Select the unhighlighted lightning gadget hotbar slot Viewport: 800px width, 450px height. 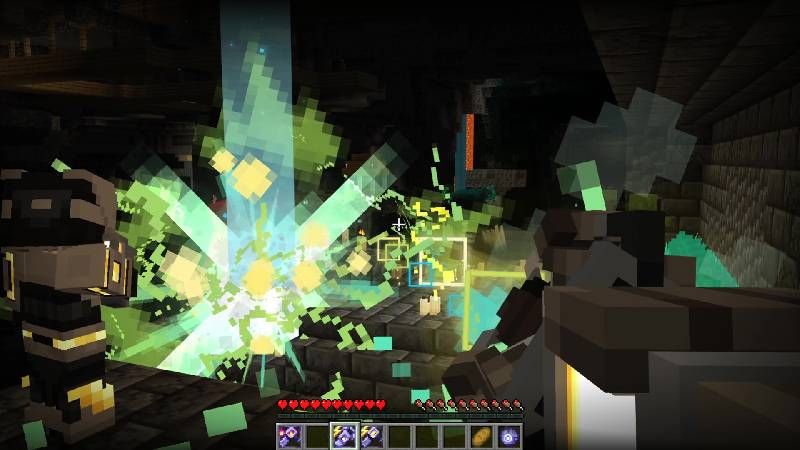point(371,435)
